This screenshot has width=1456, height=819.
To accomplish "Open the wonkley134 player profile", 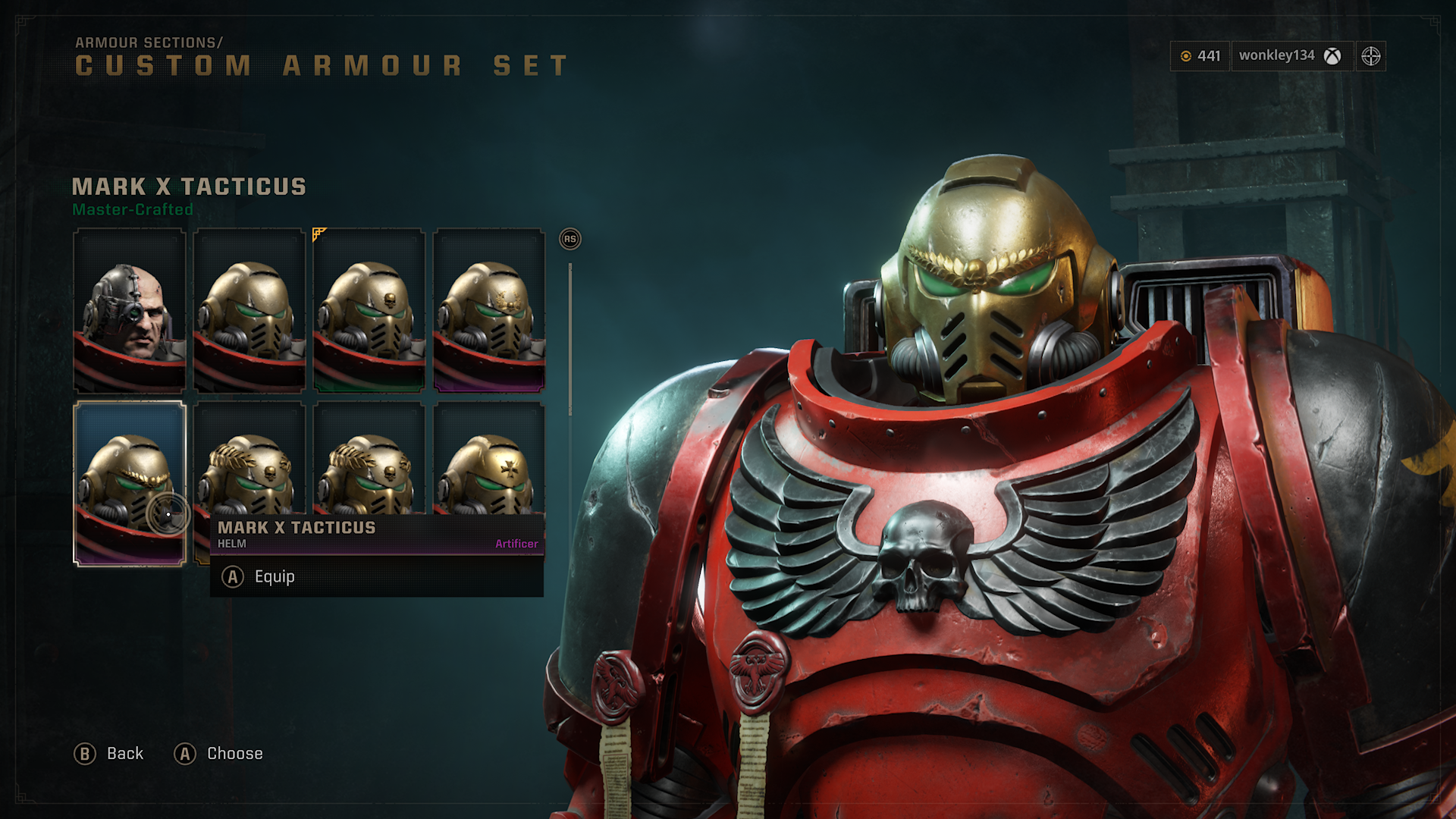I will 1290,55.
